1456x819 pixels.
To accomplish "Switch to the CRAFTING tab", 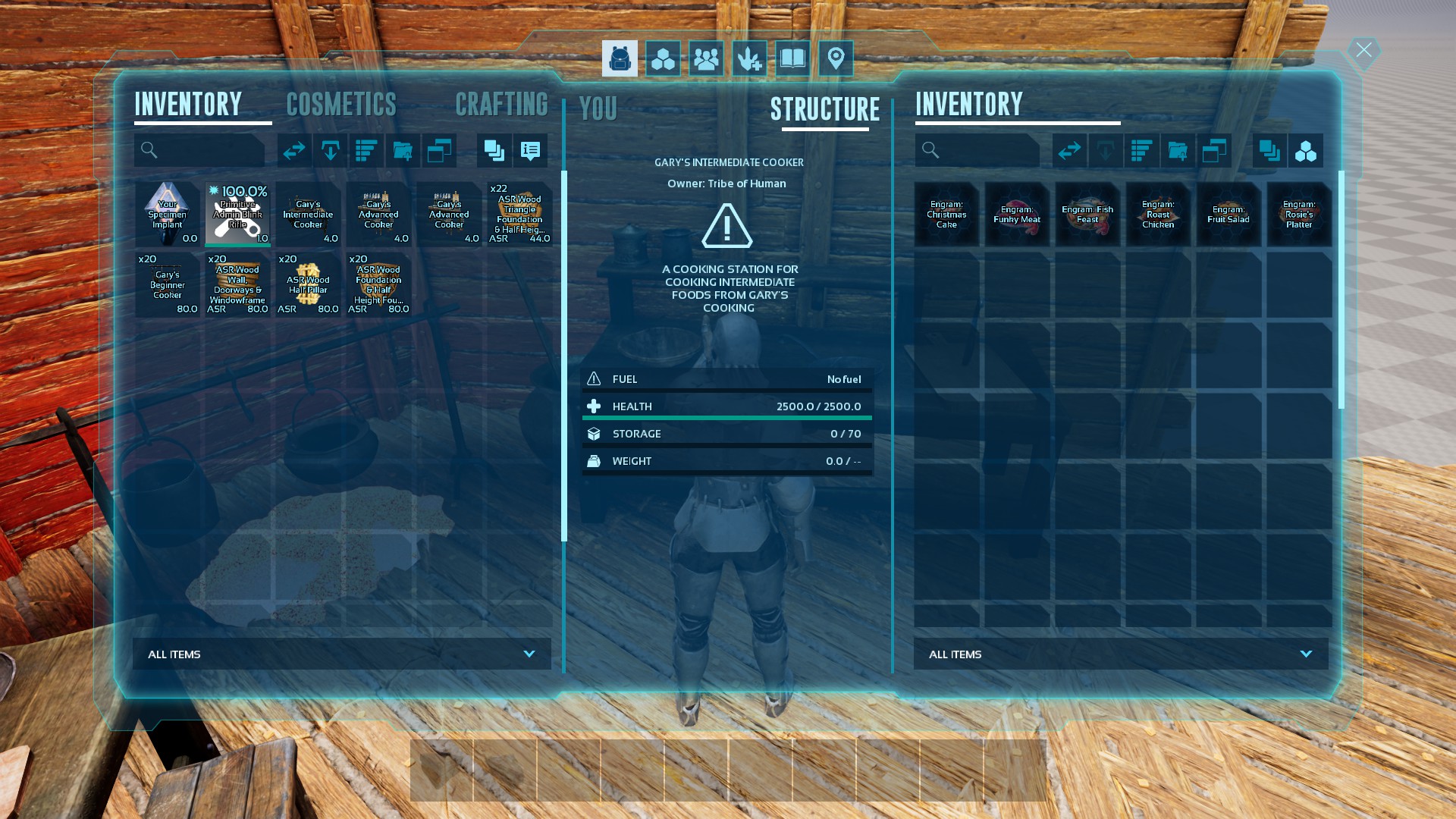I will 503,104.
